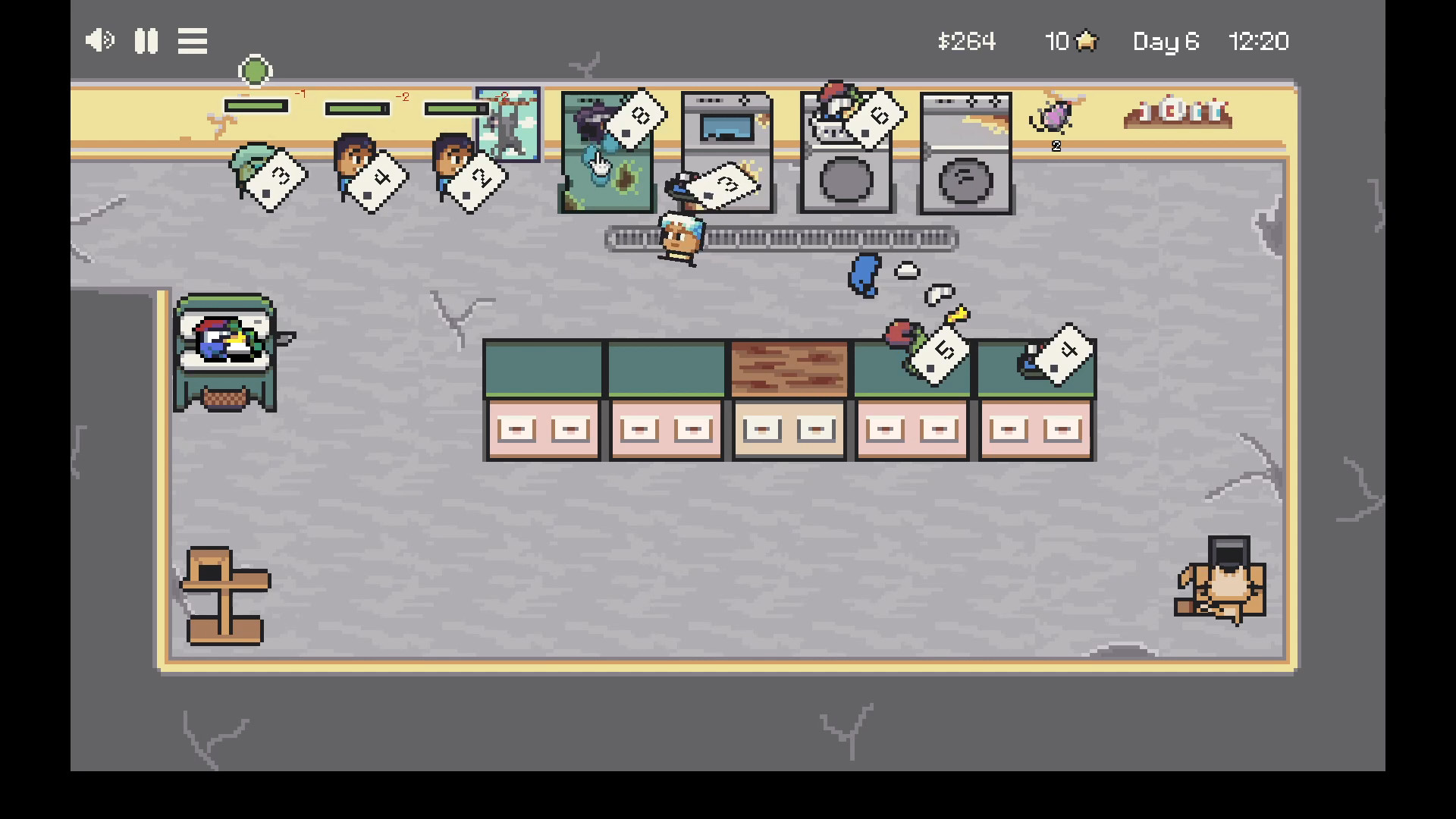Click the JORK trophy sign
The image size is (1456, 819).
click(x=1176, y=112)
